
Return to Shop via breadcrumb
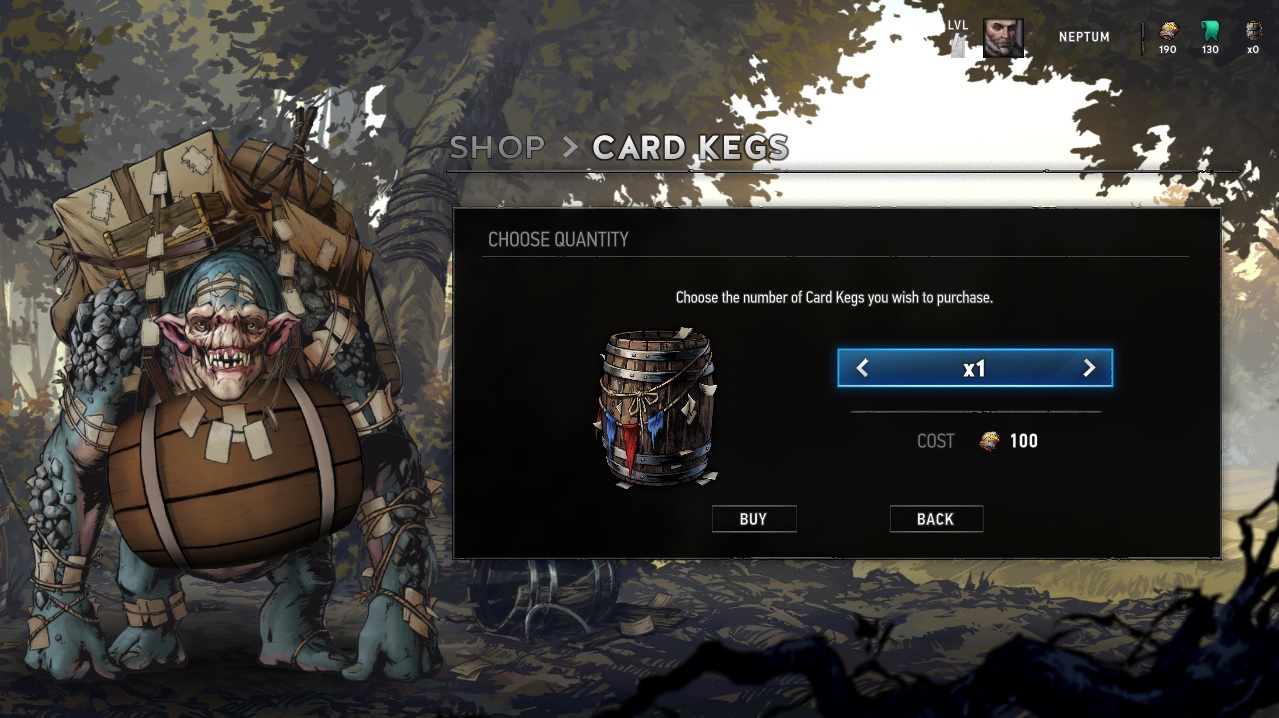click(x=497, y=148)
